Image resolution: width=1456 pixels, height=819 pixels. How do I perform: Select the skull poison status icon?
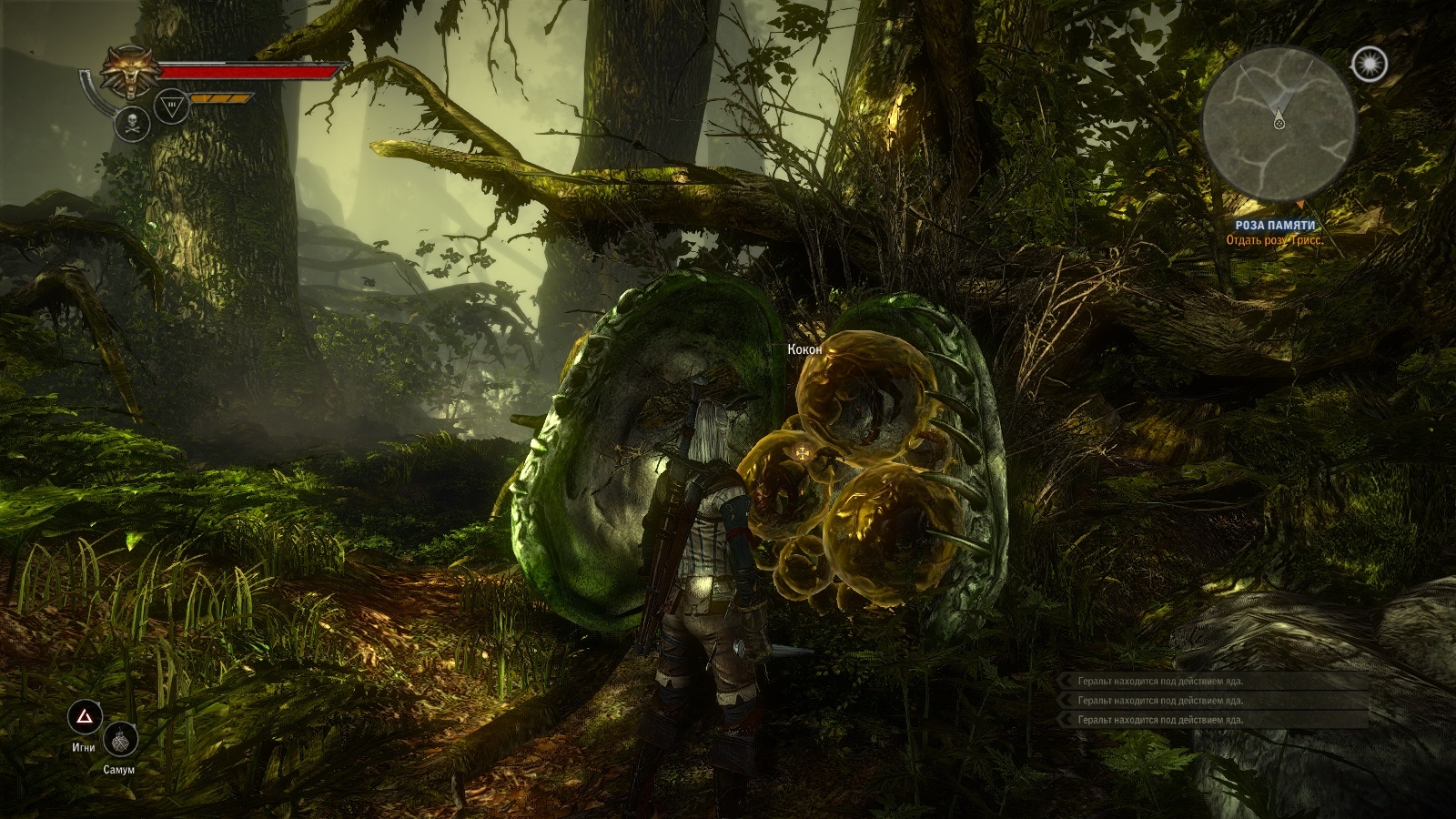pos(132,124)
